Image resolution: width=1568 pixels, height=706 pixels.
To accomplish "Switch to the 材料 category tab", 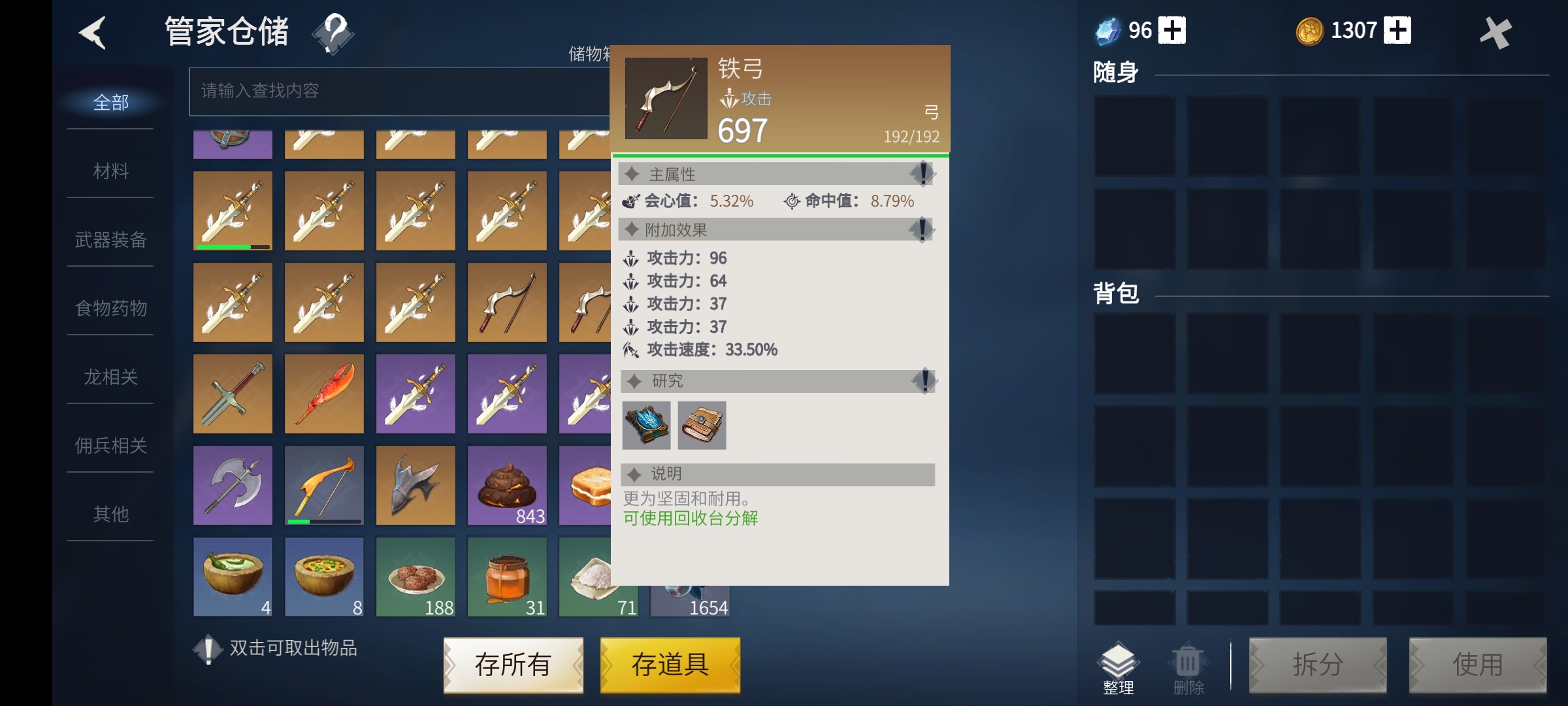I will click(x=109, y=171).
